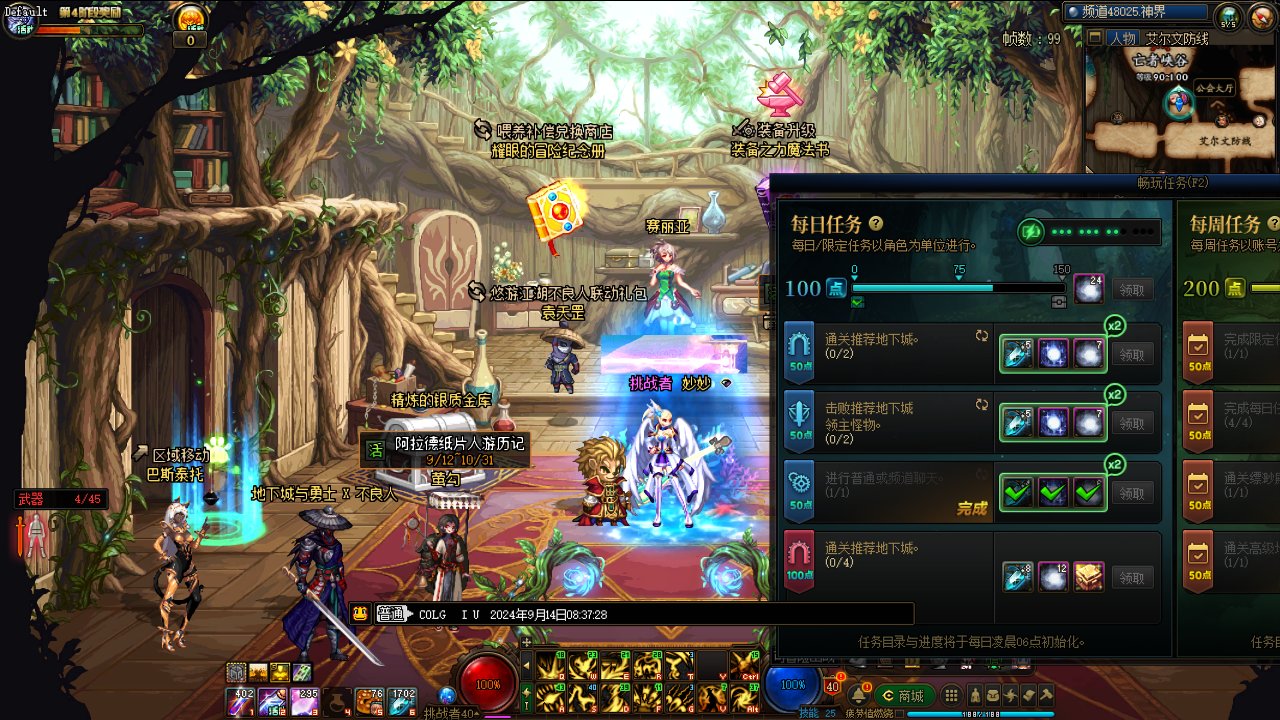Open the 商城 cash shop
1280x720 pixels.
pos(904,696)
